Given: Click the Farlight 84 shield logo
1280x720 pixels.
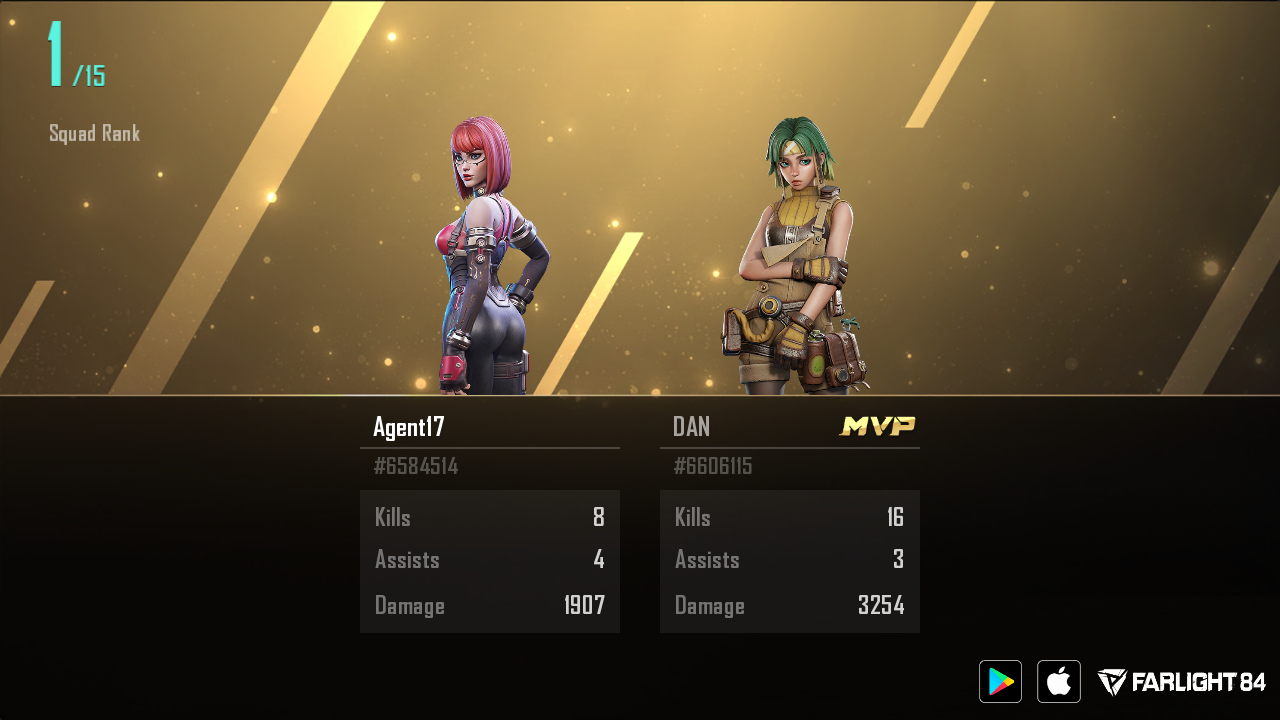Looking at the screenshot, I should click(1110, 681).
